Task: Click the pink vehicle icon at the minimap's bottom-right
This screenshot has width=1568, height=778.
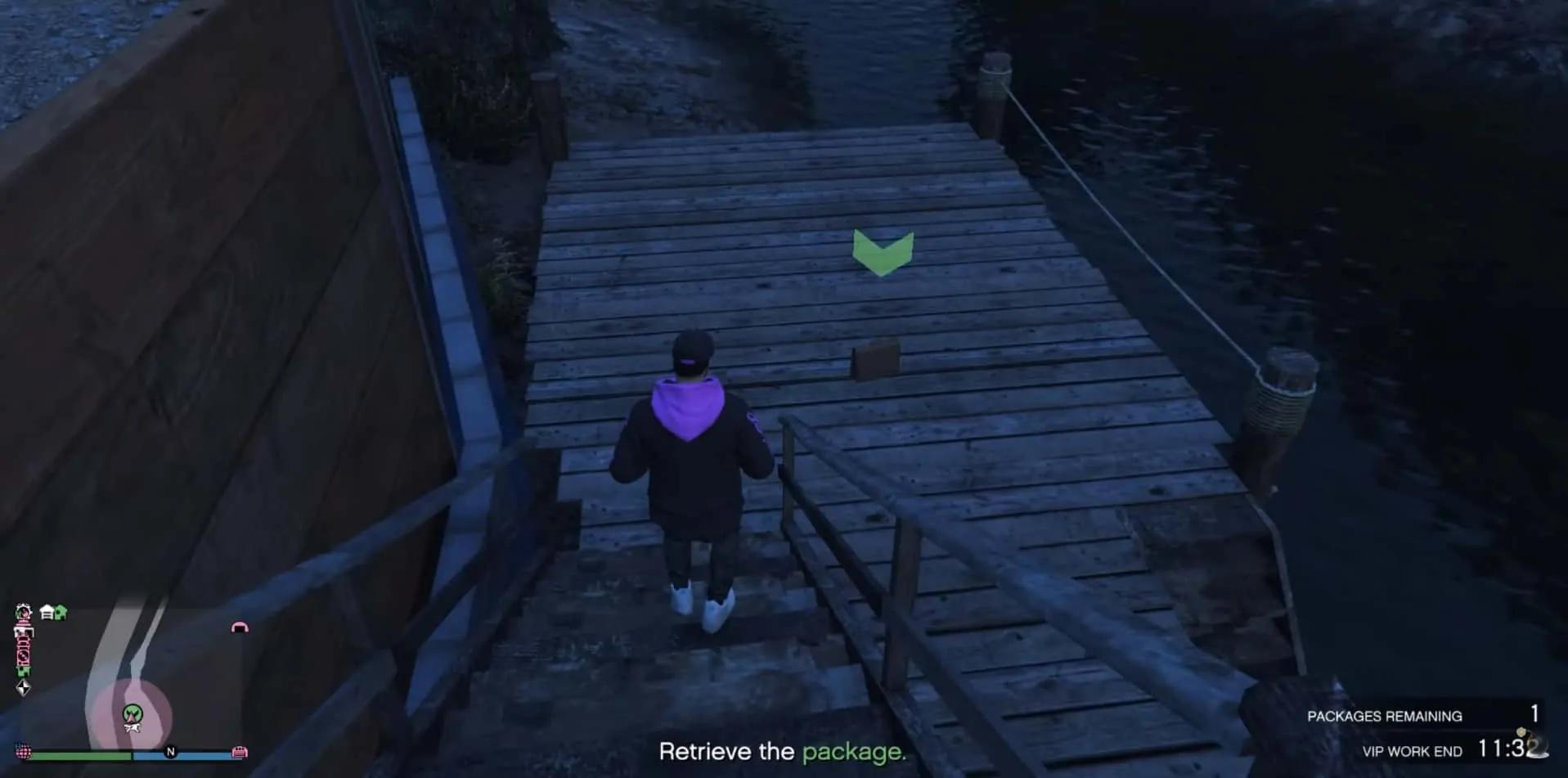Action: point(240,753)
